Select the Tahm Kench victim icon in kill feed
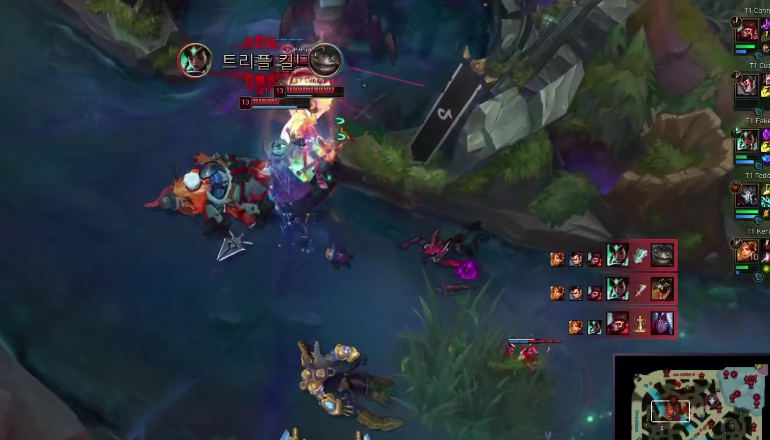Screen dimensions: 770x440 click(x=662, y=255)
